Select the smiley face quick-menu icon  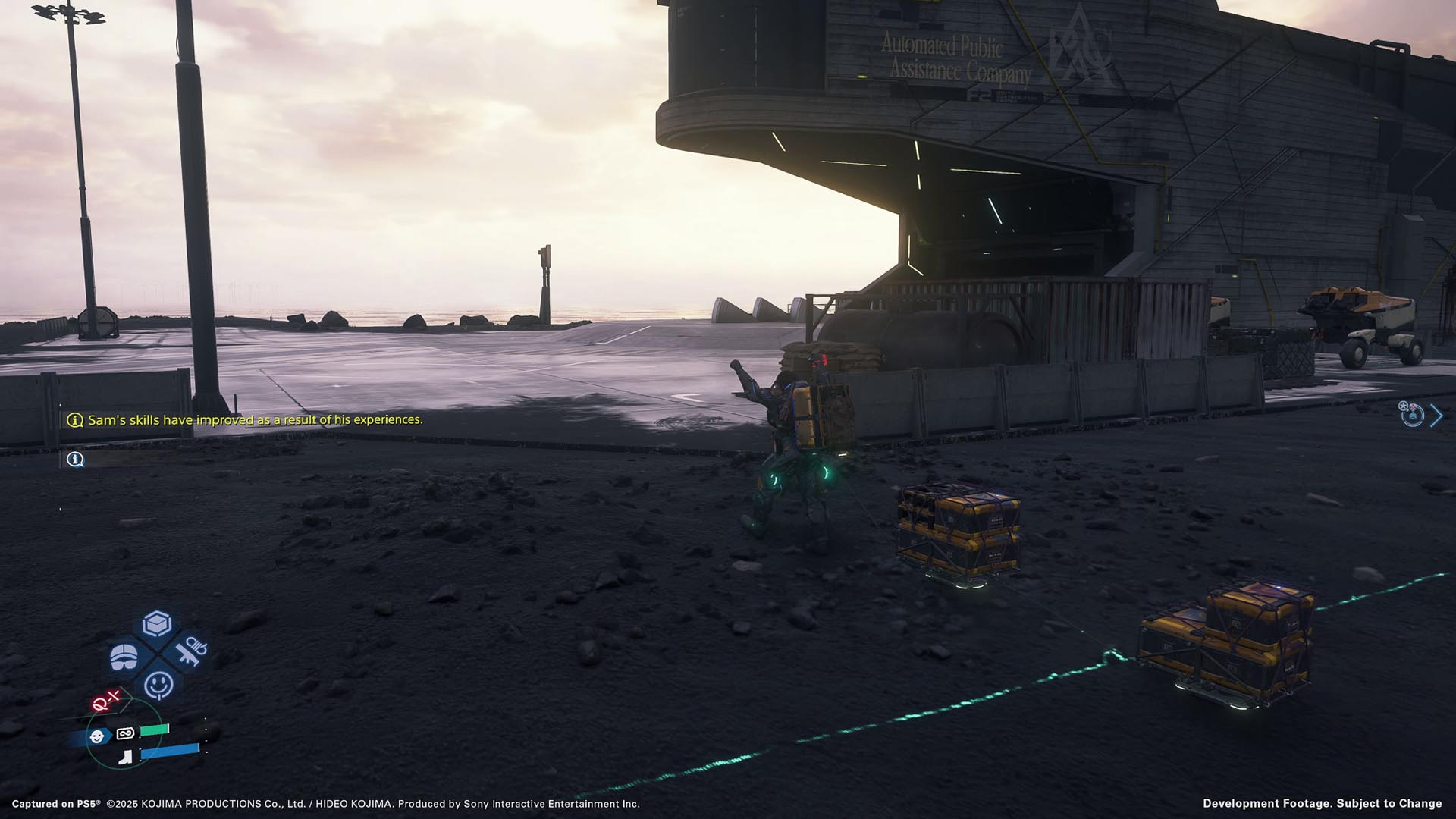point(158,685)
